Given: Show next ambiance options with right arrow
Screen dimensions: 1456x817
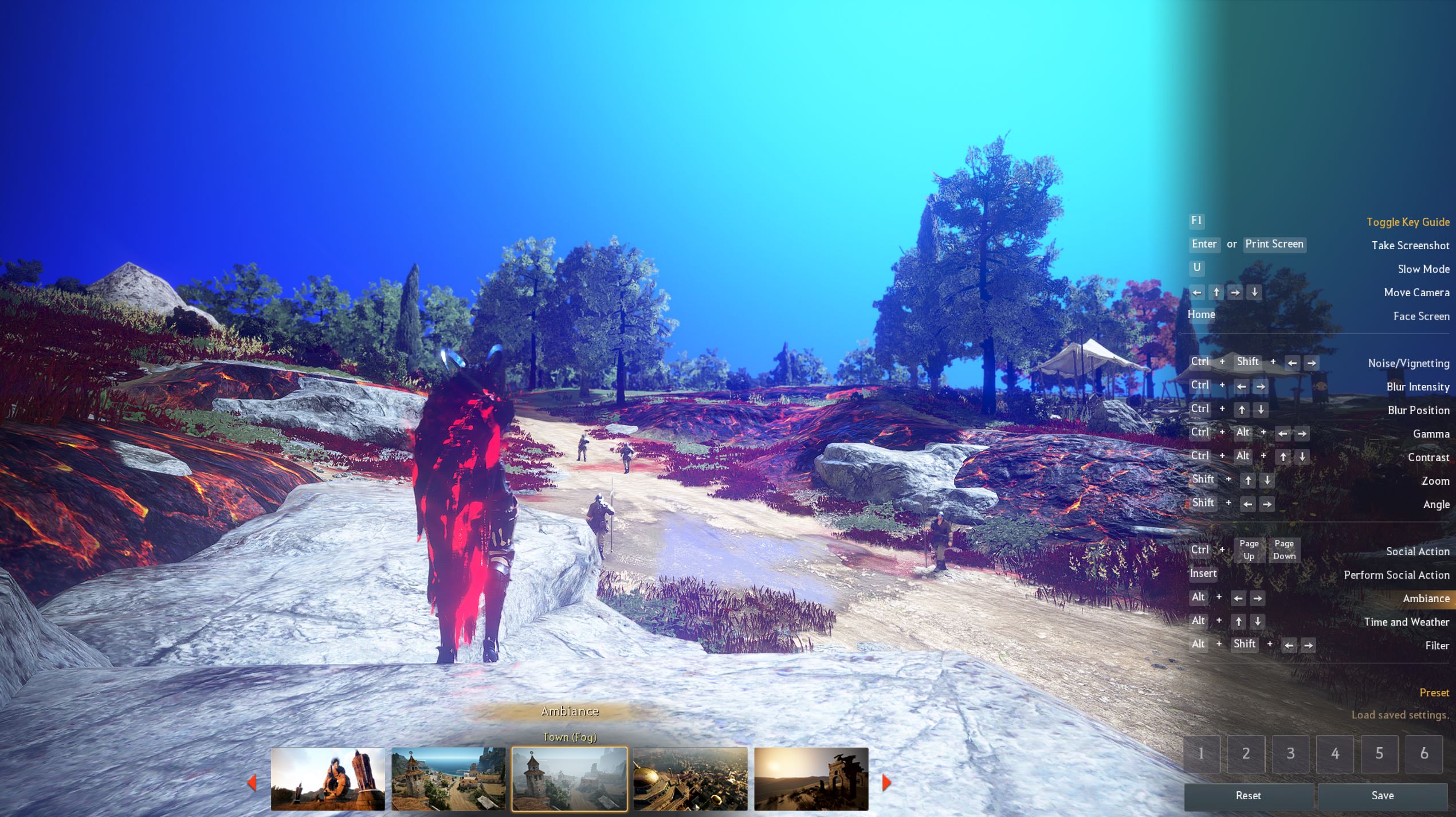Looking at the screenshot, I should pyautogui.click(x=886, y=782).
